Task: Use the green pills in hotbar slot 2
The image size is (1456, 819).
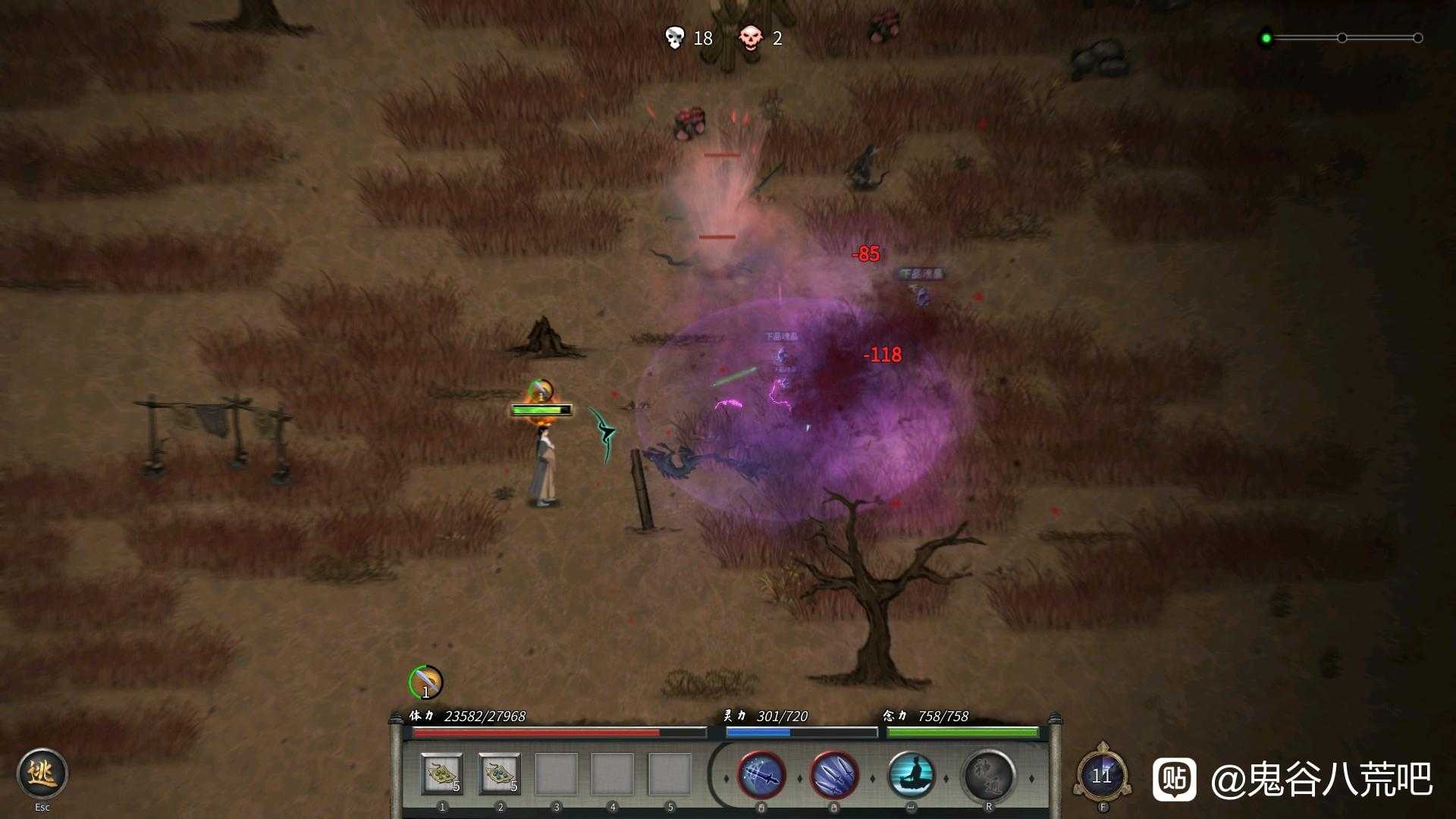Action: tap(500, 775)
